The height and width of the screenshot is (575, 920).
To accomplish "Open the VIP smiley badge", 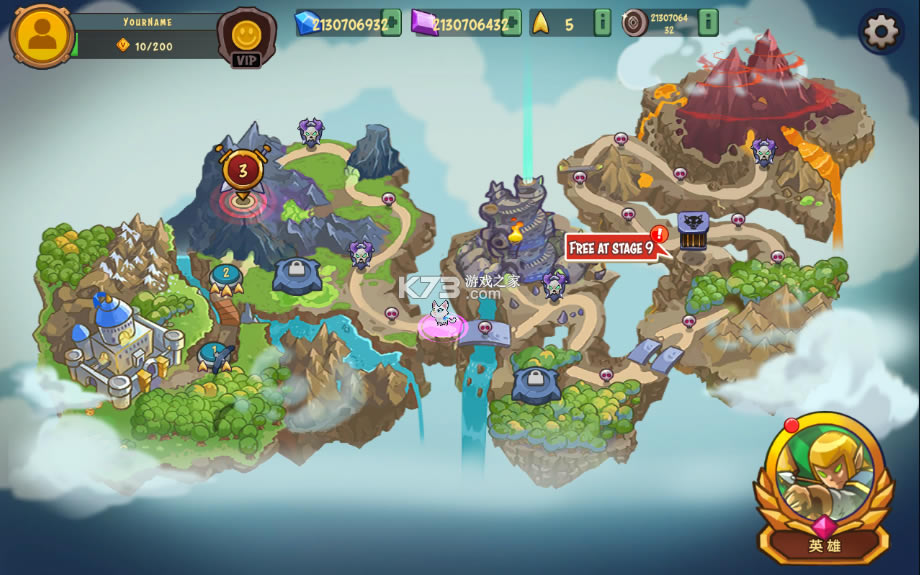I will tap(246, 38).
